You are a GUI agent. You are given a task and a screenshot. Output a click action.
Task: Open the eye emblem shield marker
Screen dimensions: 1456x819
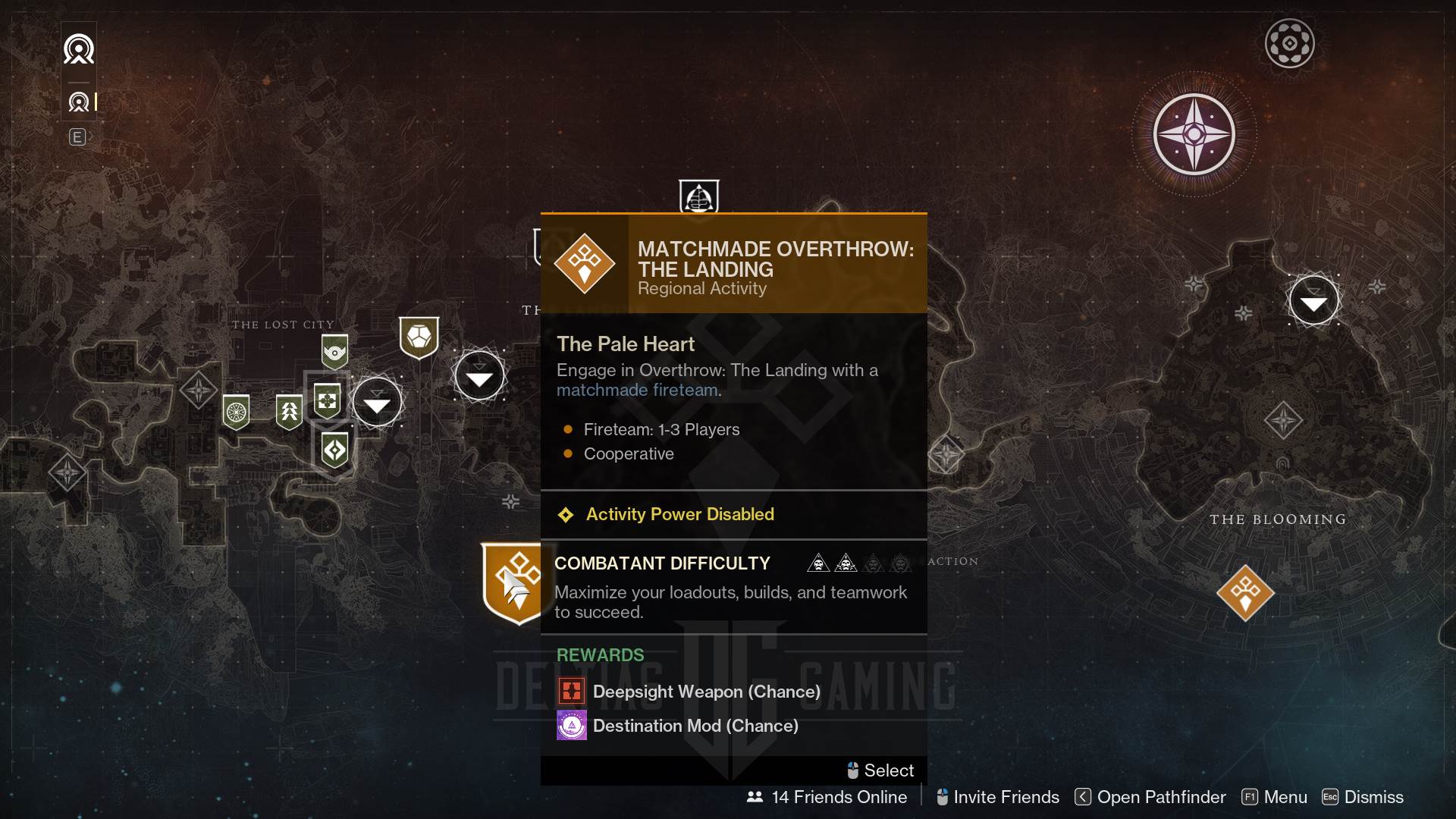(x=334, y=352)
